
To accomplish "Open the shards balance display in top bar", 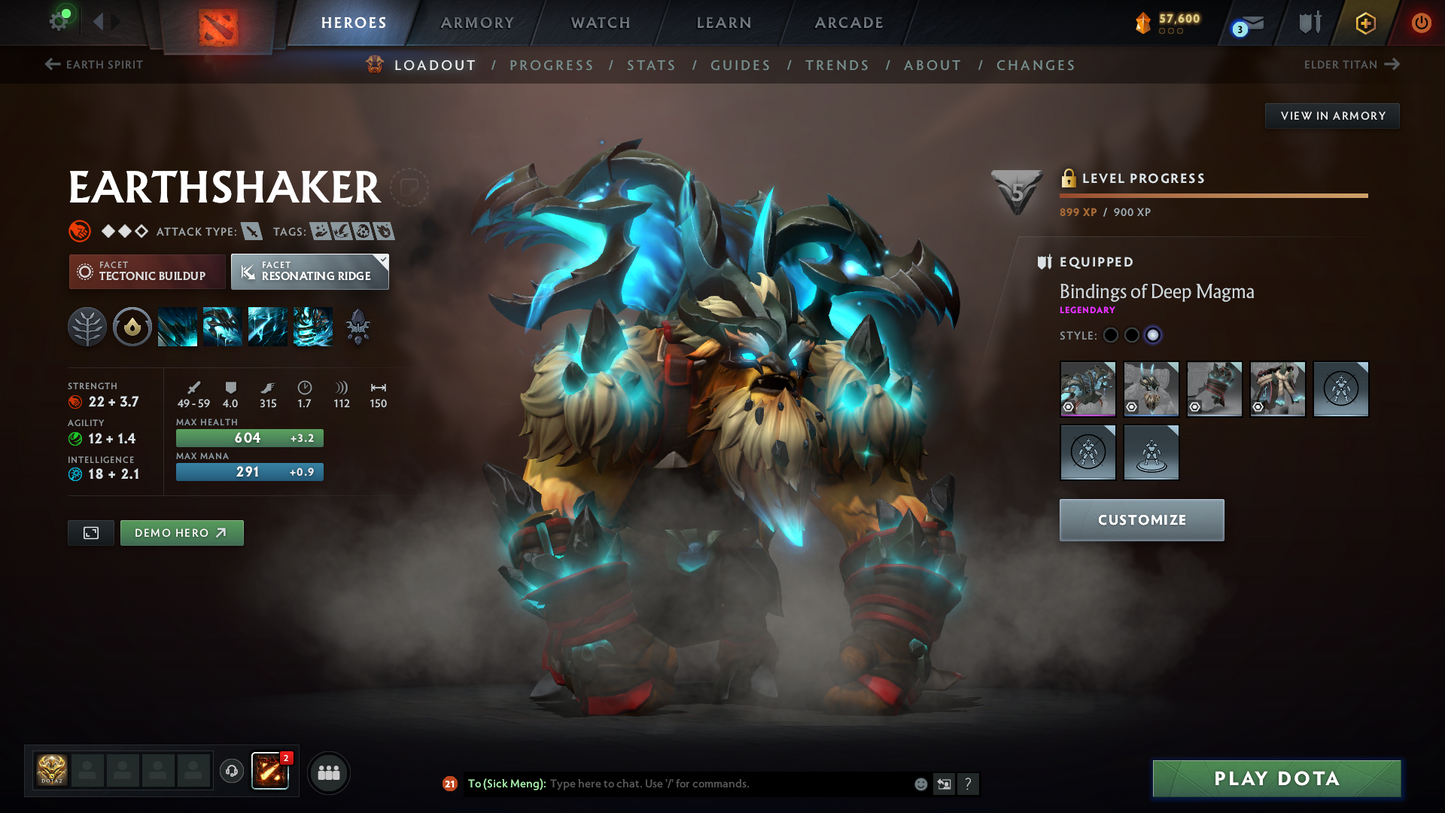I will (x=1166, y=21).
